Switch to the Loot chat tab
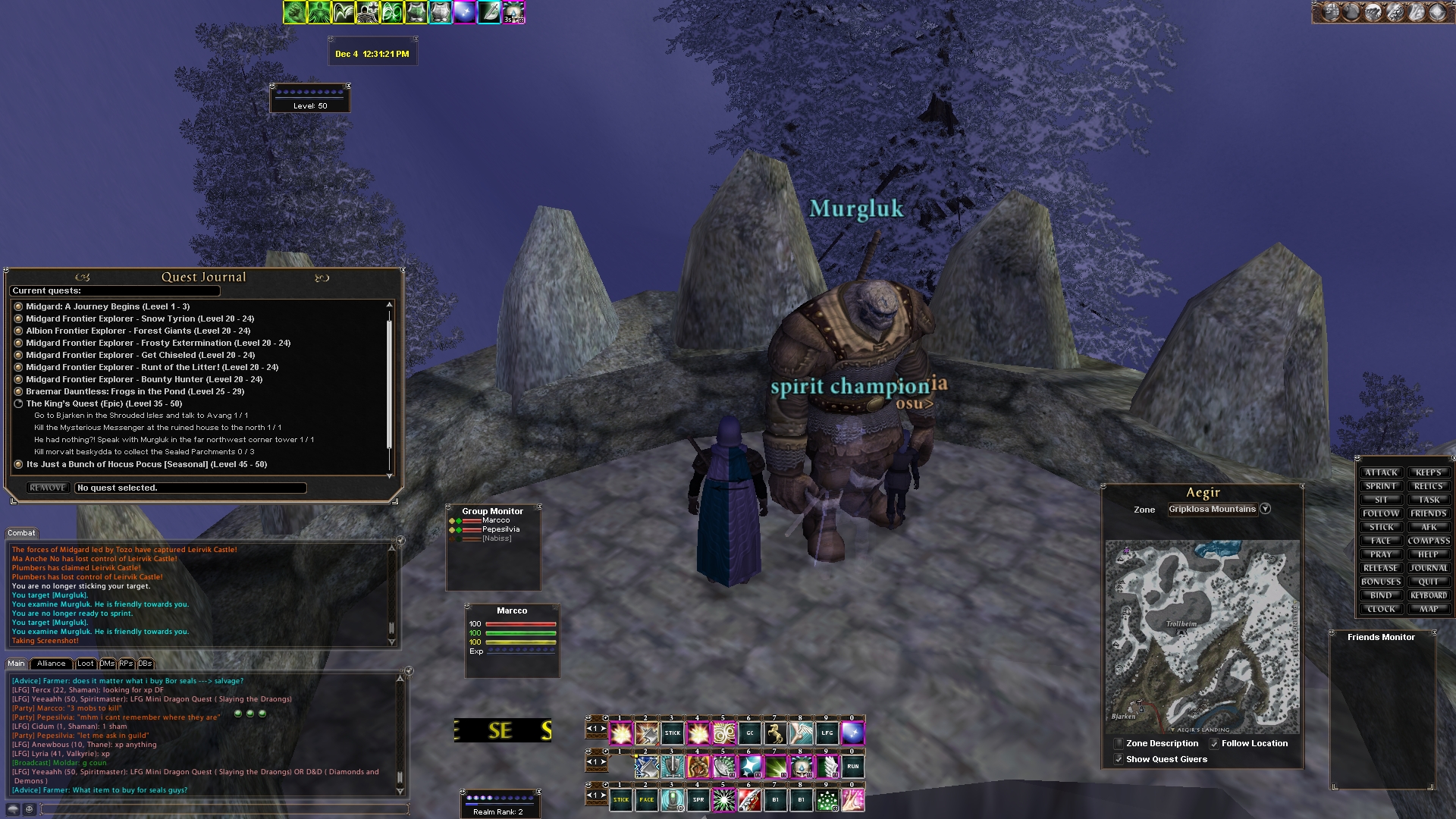 pyautogui.click(x=86, y=664)
